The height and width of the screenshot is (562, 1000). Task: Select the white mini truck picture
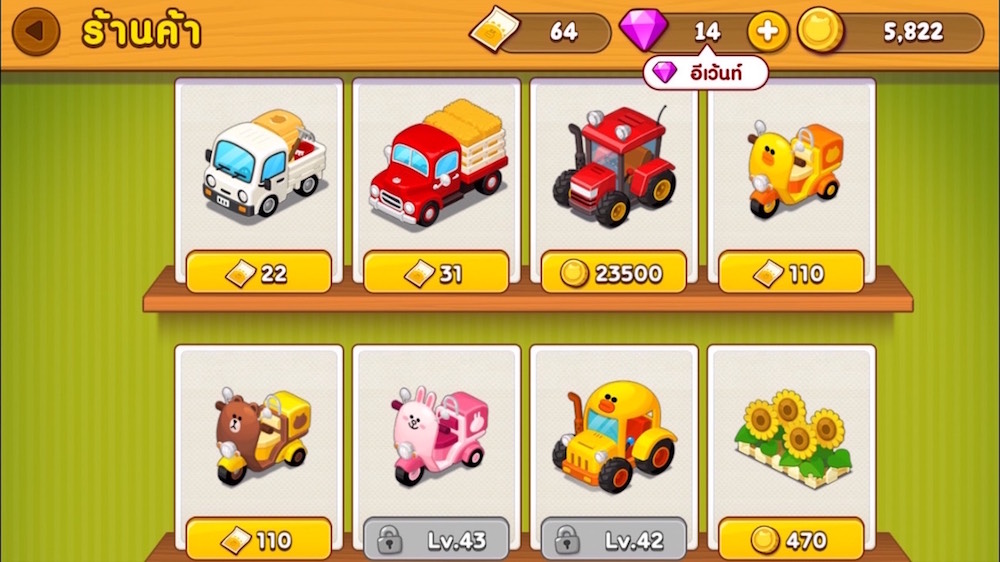tap(263, 167)
